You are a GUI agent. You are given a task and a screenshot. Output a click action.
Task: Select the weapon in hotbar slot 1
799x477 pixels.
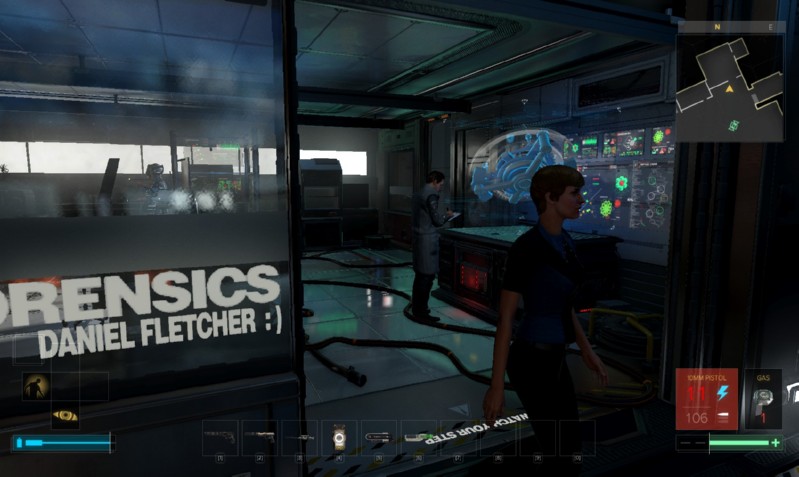tap(220, 437)
